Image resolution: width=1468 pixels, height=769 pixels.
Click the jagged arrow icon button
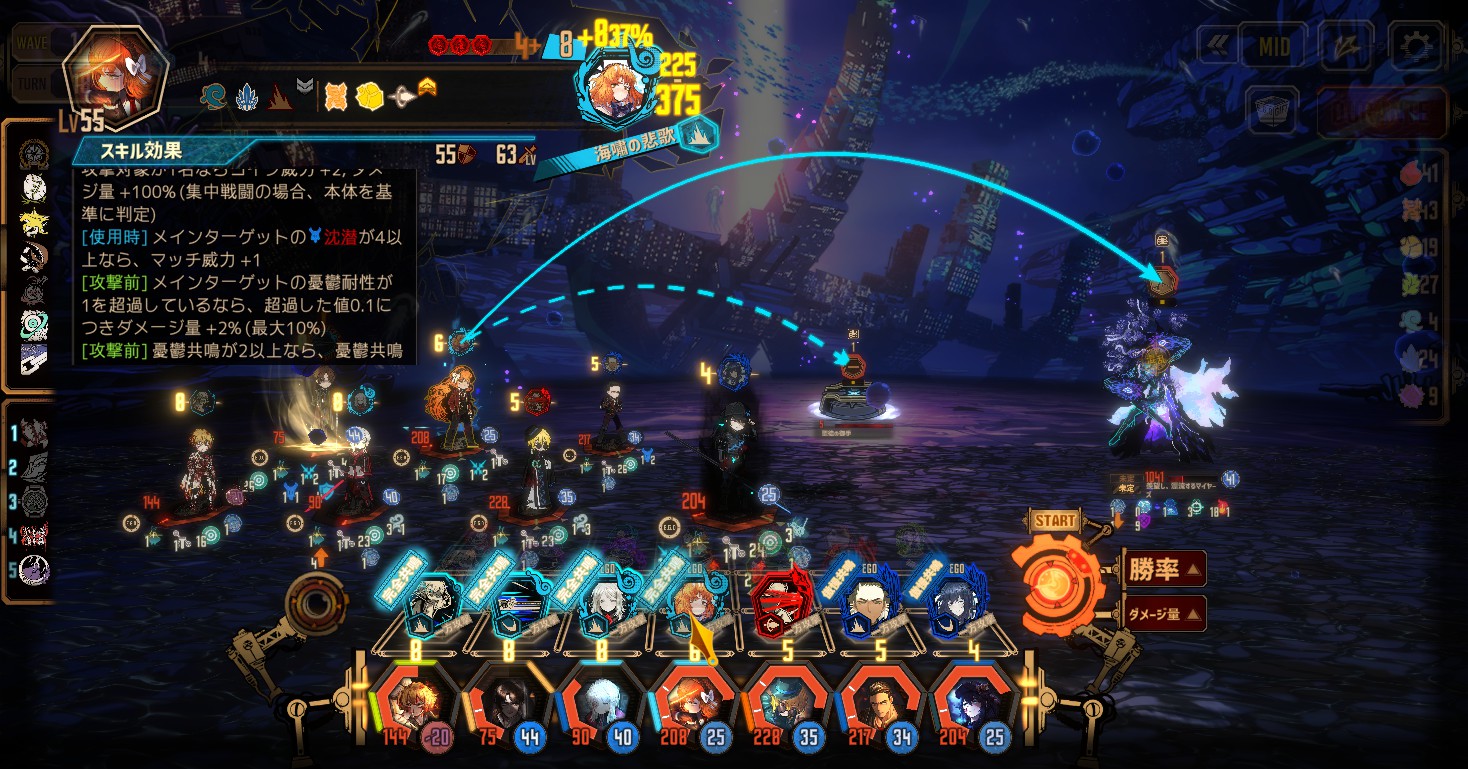[1346, 45]
